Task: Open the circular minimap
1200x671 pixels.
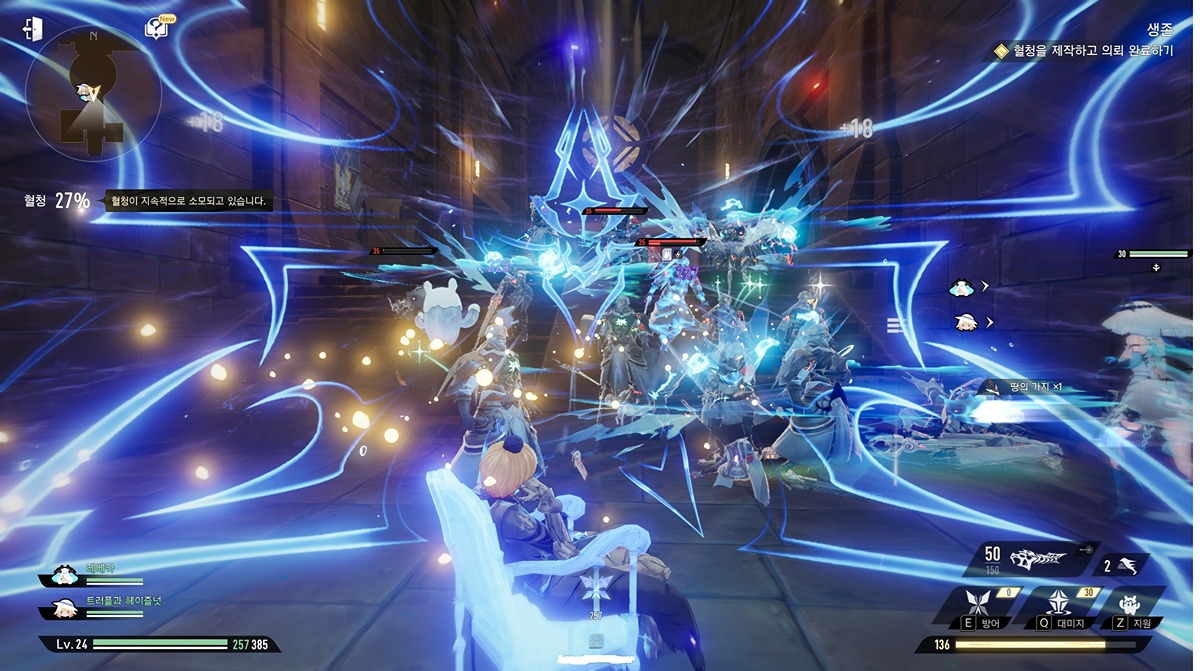Action: 93,94
